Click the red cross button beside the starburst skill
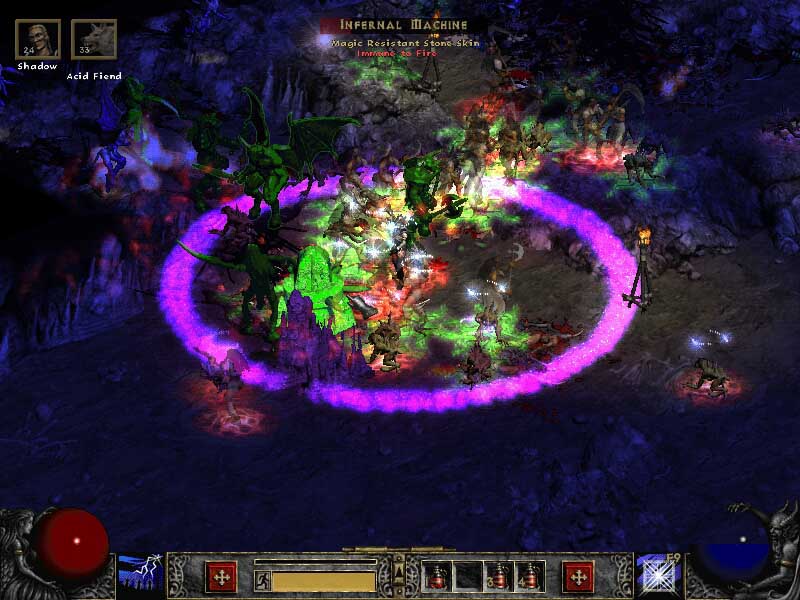Screen dimensions: 800x600 (x=578, y=577)
